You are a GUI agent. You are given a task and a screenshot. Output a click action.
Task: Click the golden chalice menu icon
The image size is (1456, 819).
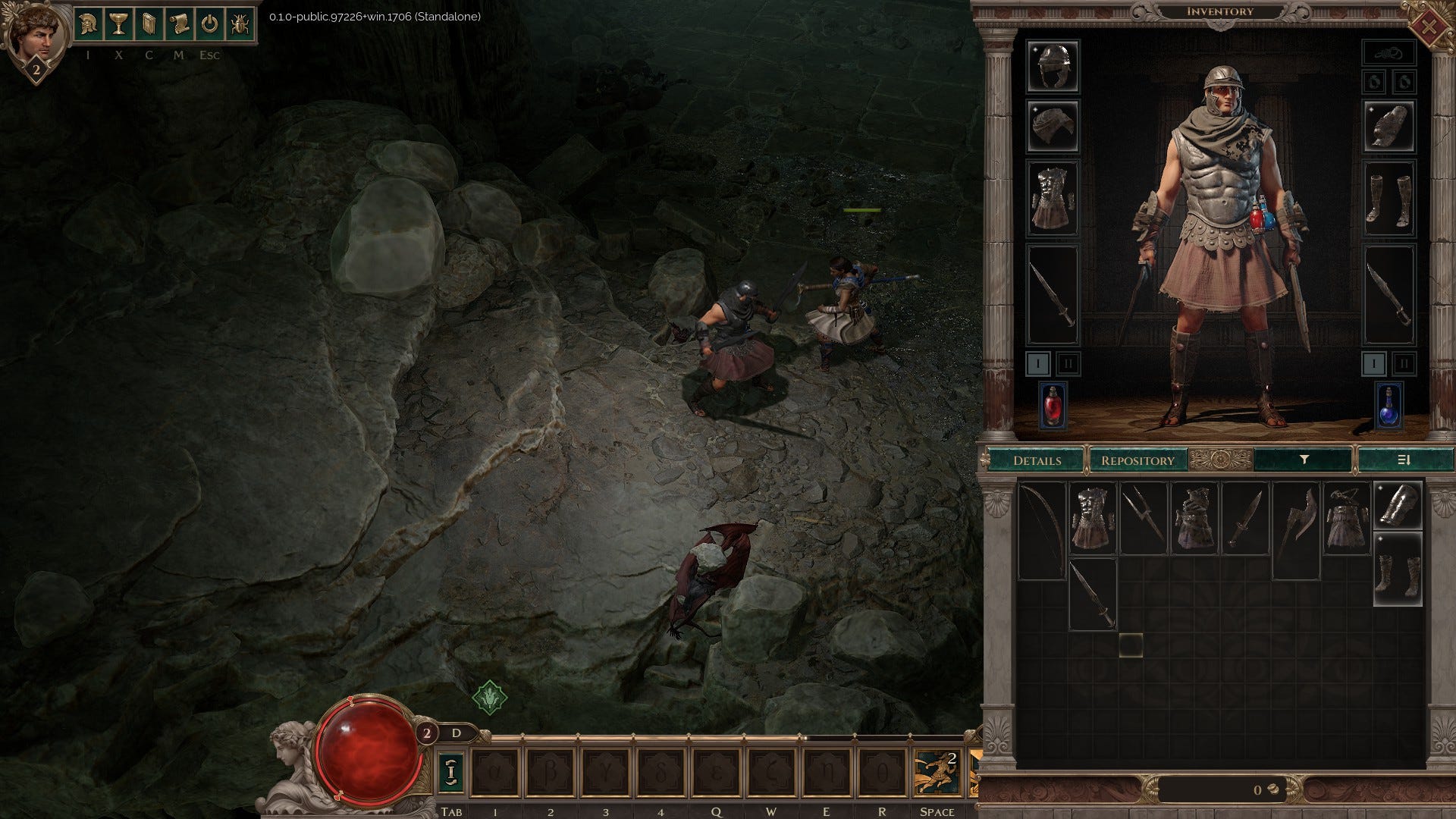[118, 25]
